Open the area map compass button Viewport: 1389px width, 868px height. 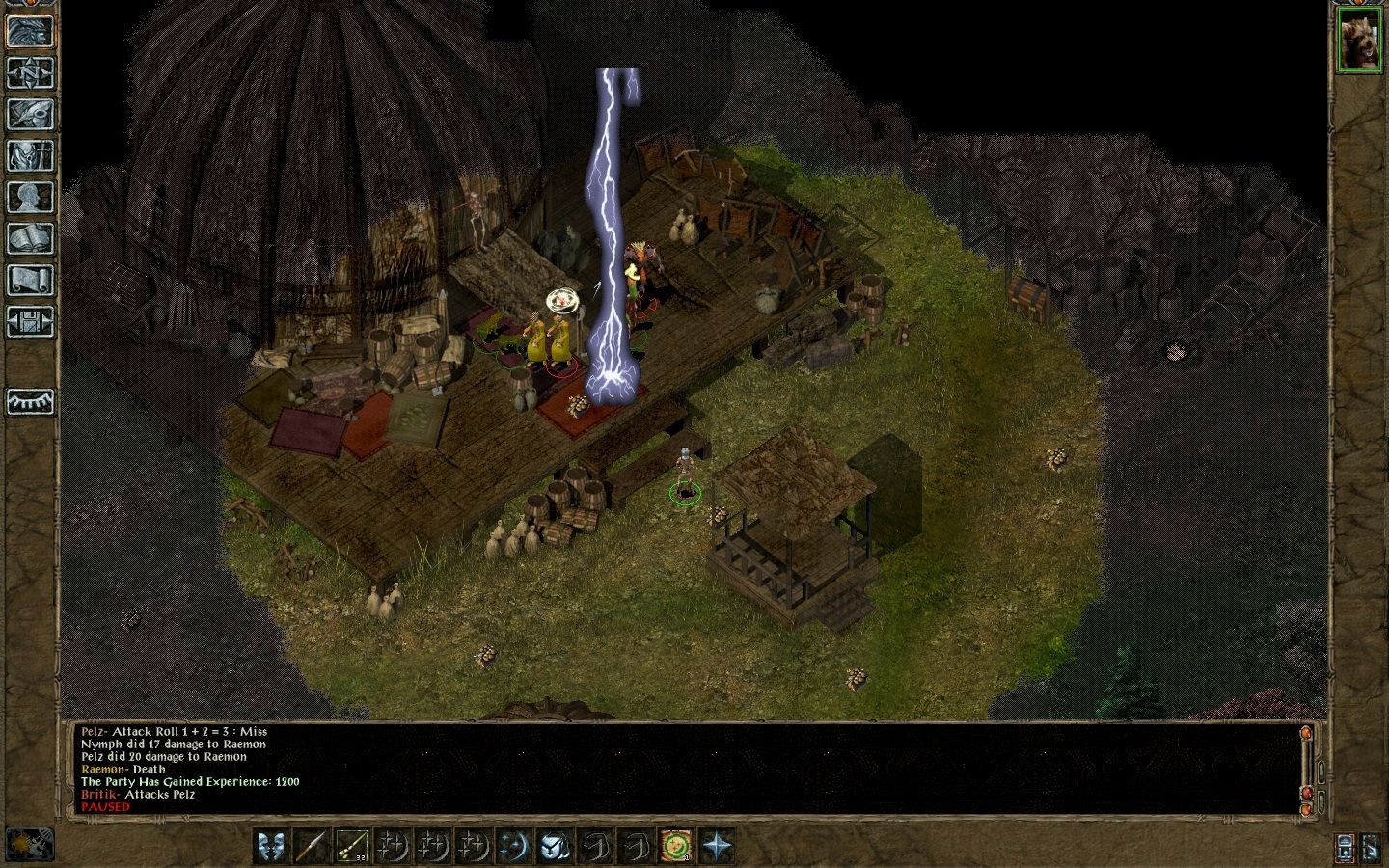click(x=30, y=72)
